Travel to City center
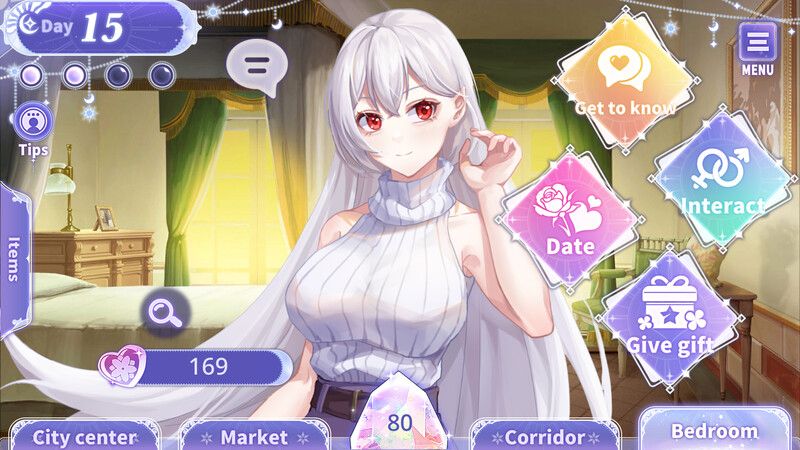Image resolution: width=800 pixels, height=450 pixels. (x=84, y=436)
